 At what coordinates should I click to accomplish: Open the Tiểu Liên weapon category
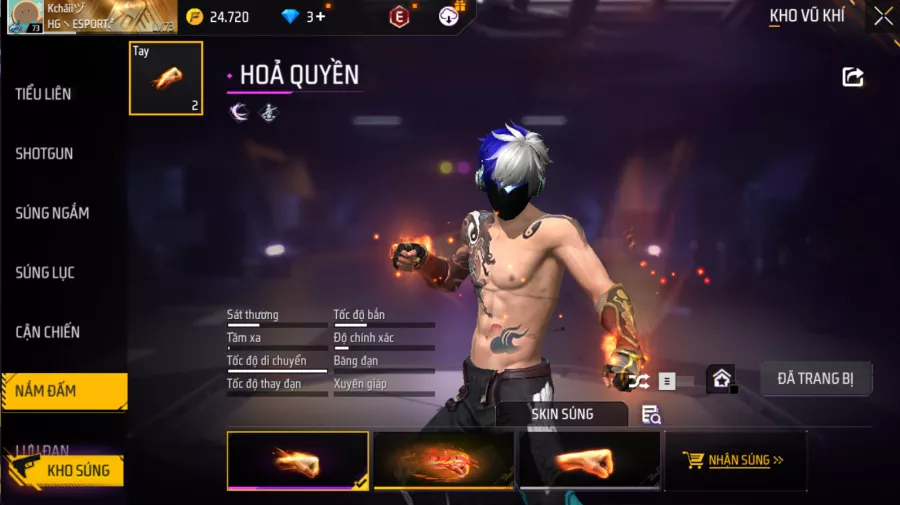44,94
